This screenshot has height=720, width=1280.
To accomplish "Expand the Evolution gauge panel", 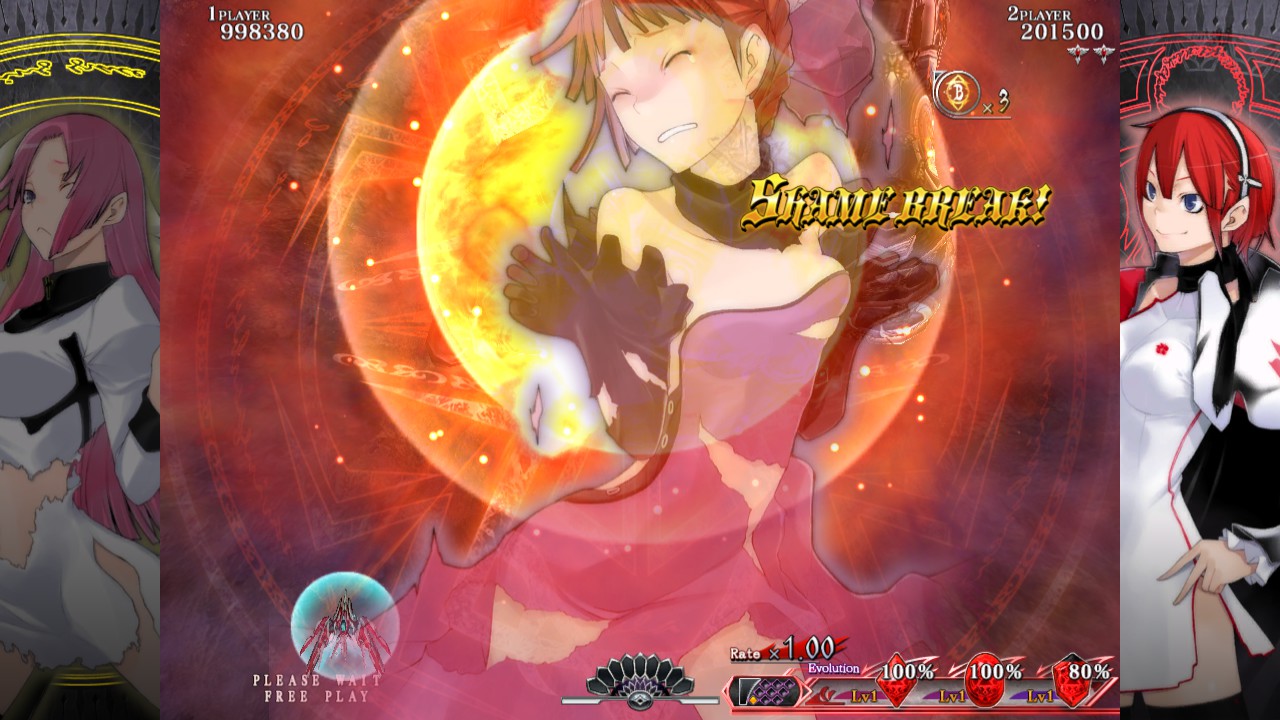I will (834, 667).
